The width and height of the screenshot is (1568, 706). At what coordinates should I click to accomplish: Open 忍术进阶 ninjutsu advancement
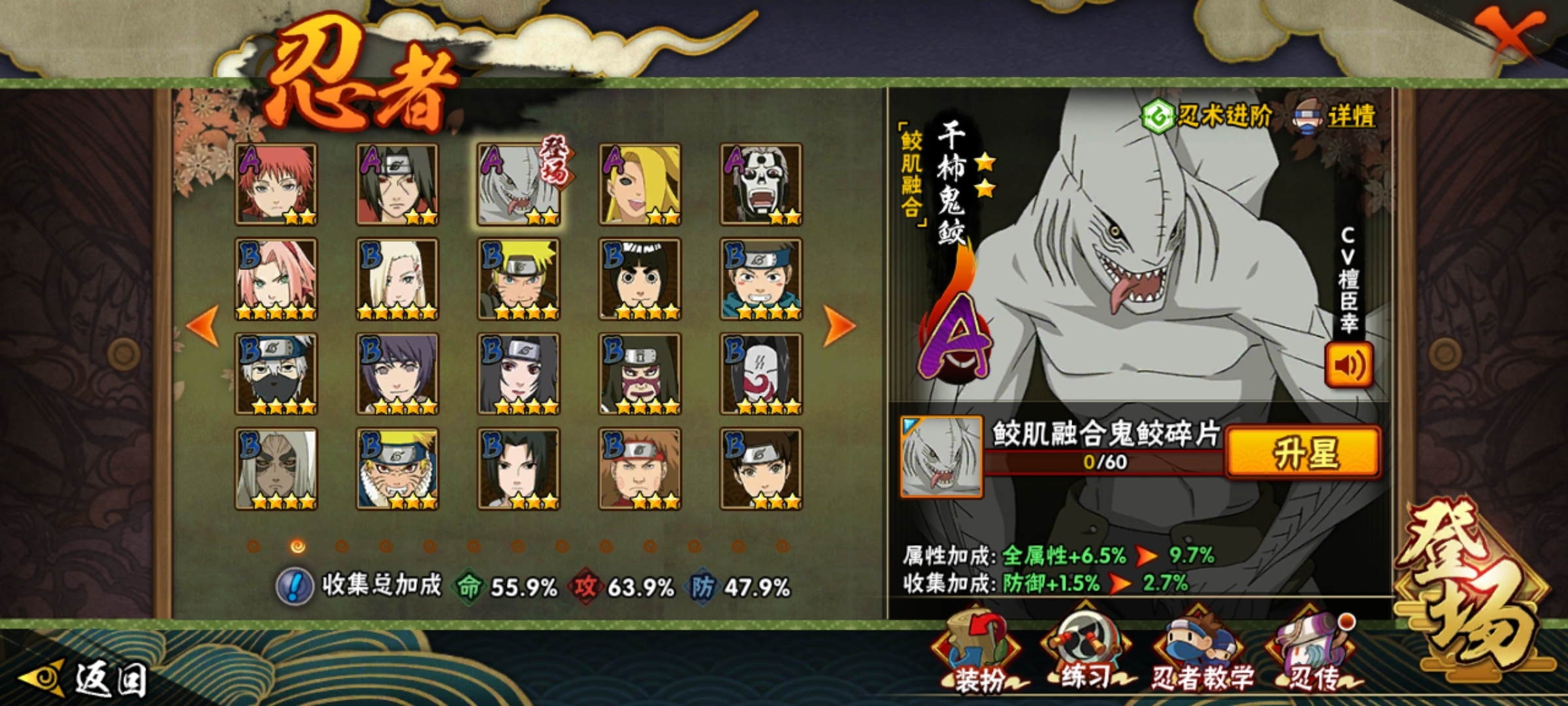coord(1207,117)
